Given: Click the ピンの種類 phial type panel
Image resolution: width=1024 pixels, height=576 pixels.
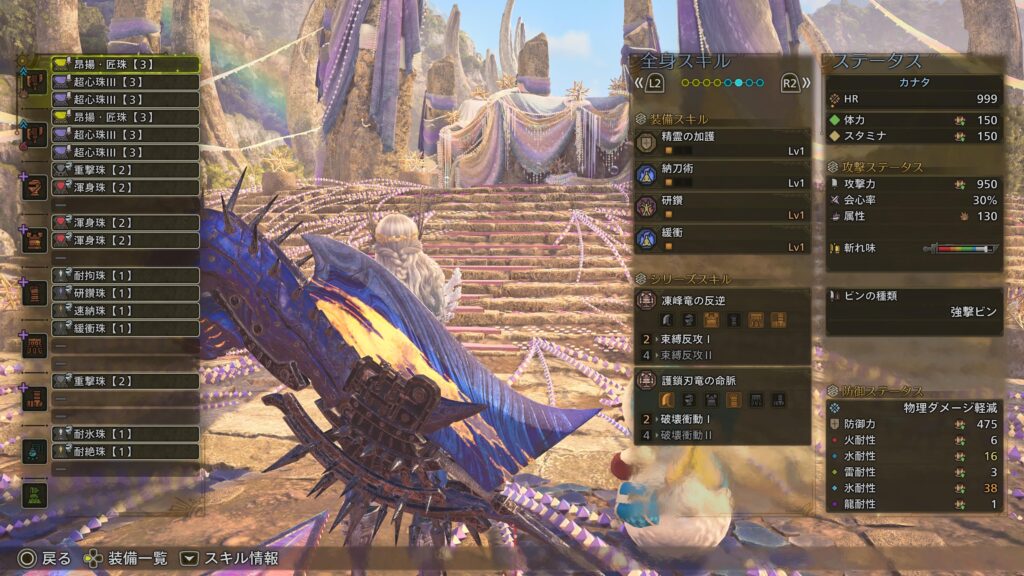Looking at the screenshot, I should pyautogui.click(x=914, y=304).
